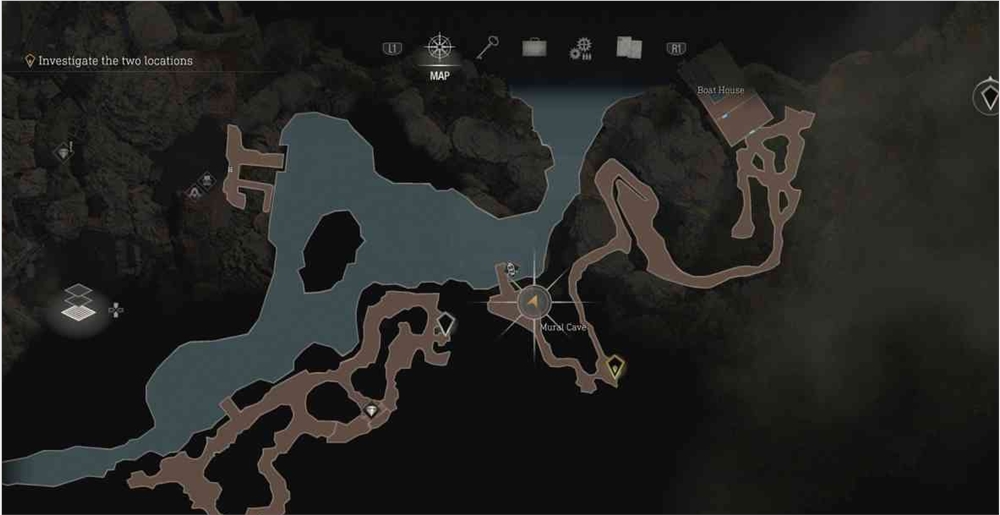Select the treasure gem marker with exclamation mark

click(x=65, y=153)
